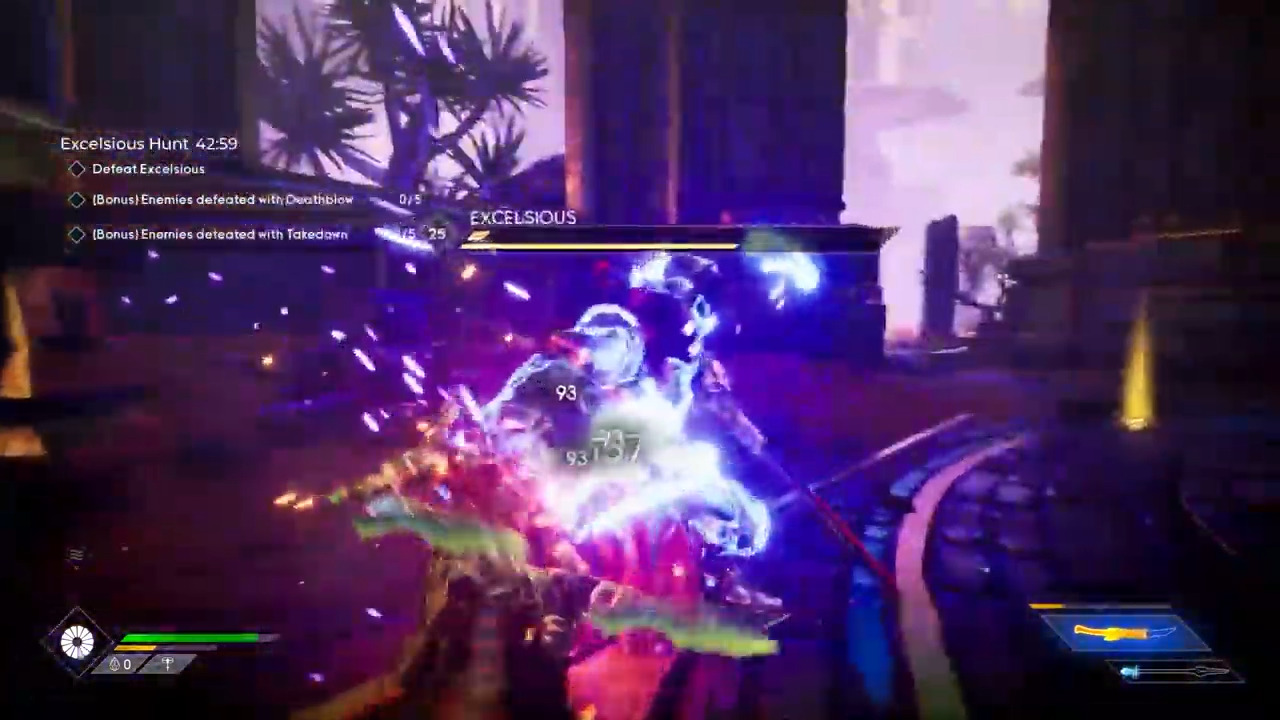
Task: Click the diamond marker for Defeat Excelsious objective
Action: point(77,169)
